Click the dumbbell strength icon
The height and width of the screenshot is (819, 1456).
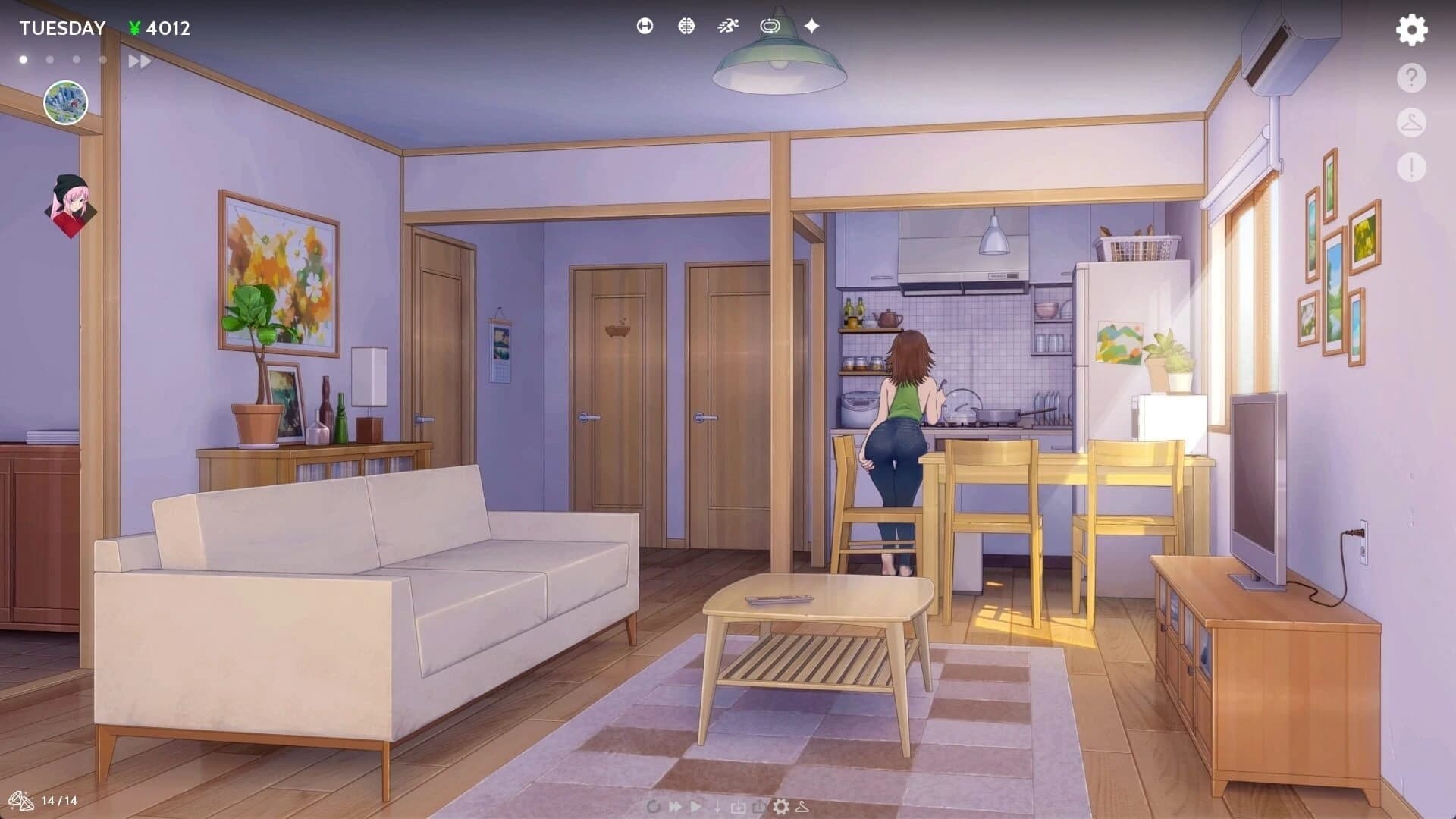(x=644, y=27)
